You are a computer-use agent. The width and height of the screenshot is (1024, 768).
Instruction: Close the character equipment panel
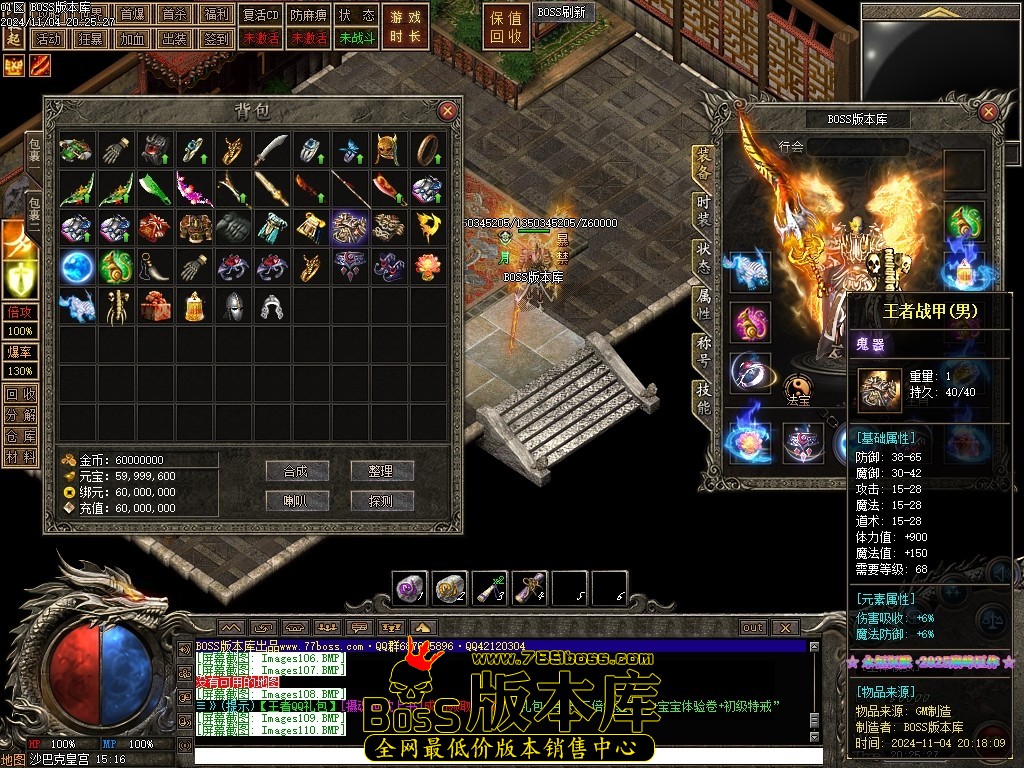[989, 111]
